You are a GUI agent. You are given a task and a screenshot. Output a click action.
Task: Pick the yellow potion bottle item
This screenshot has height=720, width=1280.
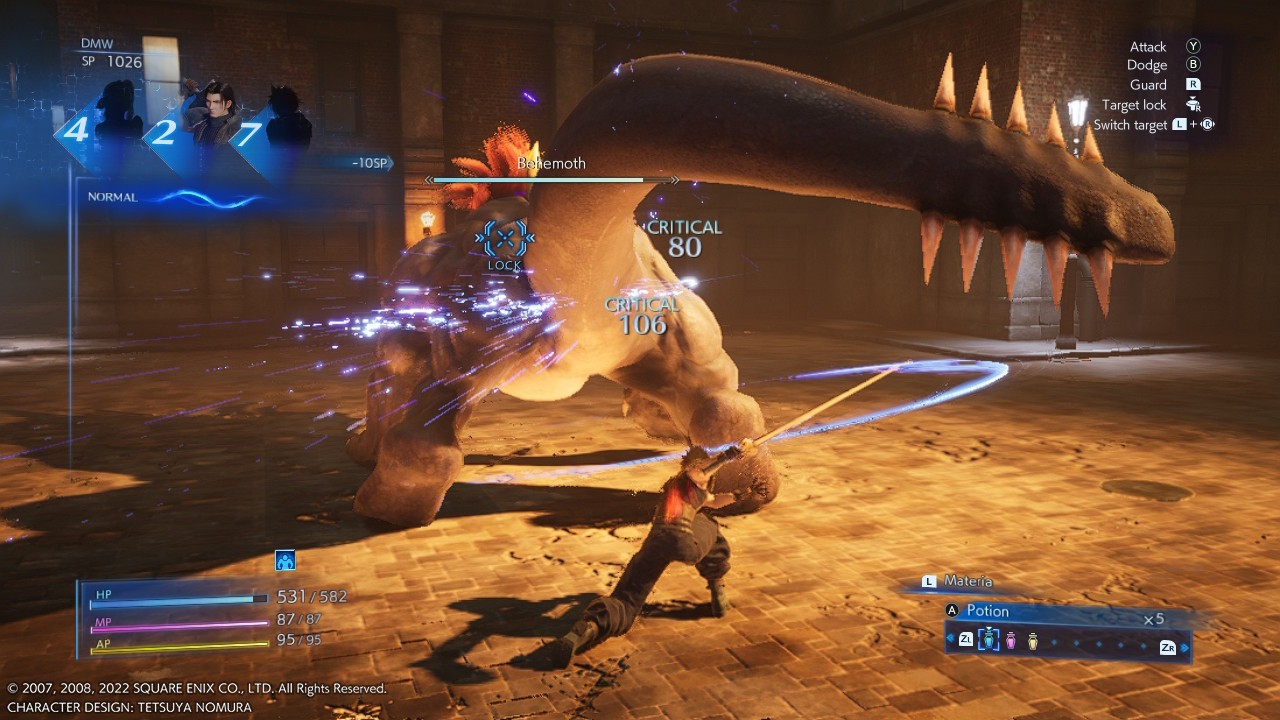(1032, 640)
